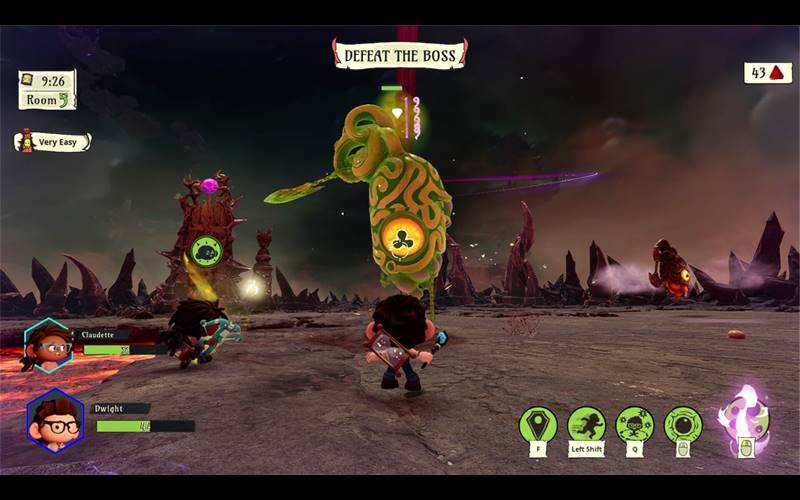Screen dimensions: 800x500
Task: Click the Defeat the Boss objective banner
Action: (x=400, y=54)
